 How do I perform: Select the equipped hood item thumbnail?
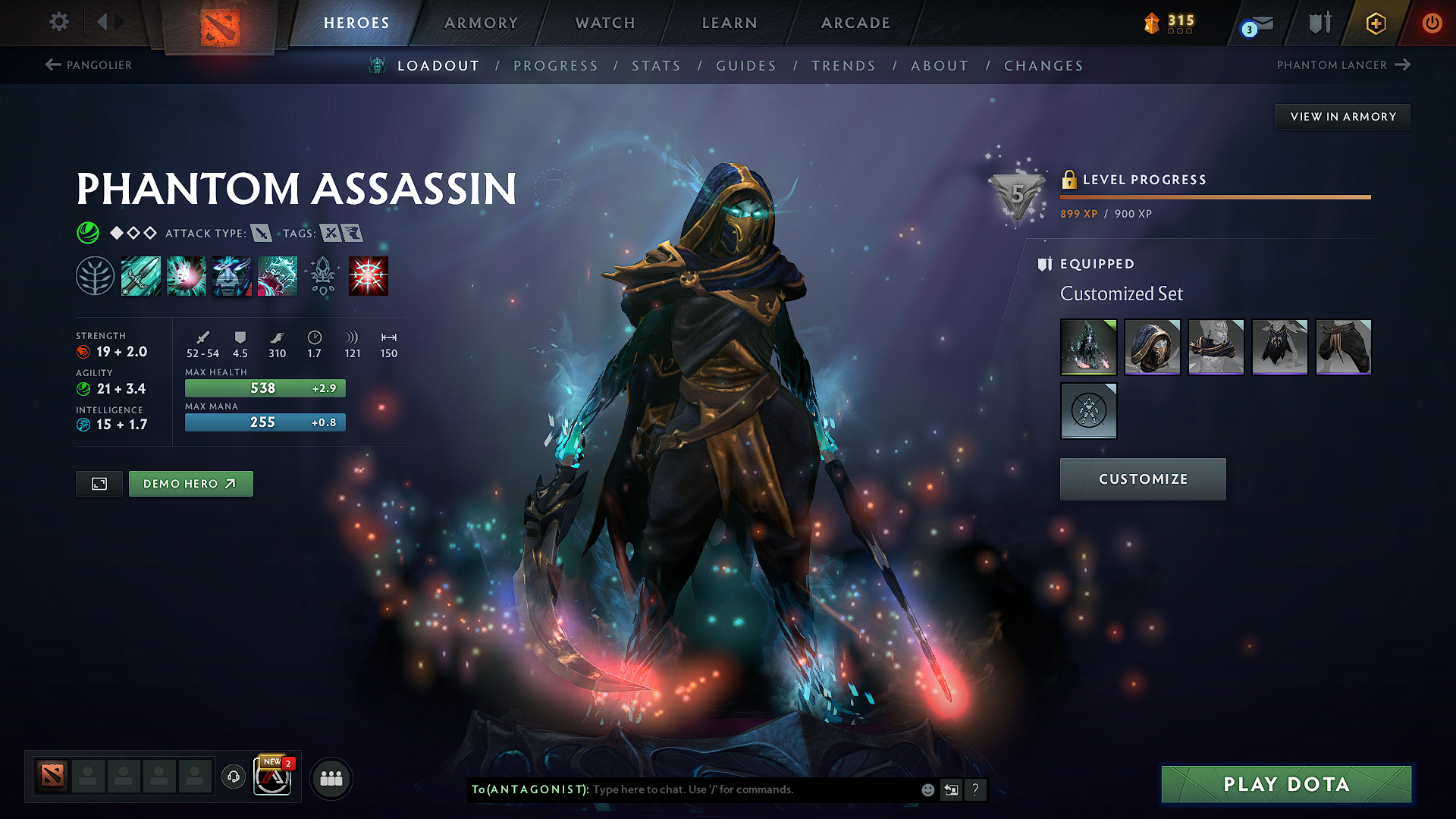coord(1152,347)
